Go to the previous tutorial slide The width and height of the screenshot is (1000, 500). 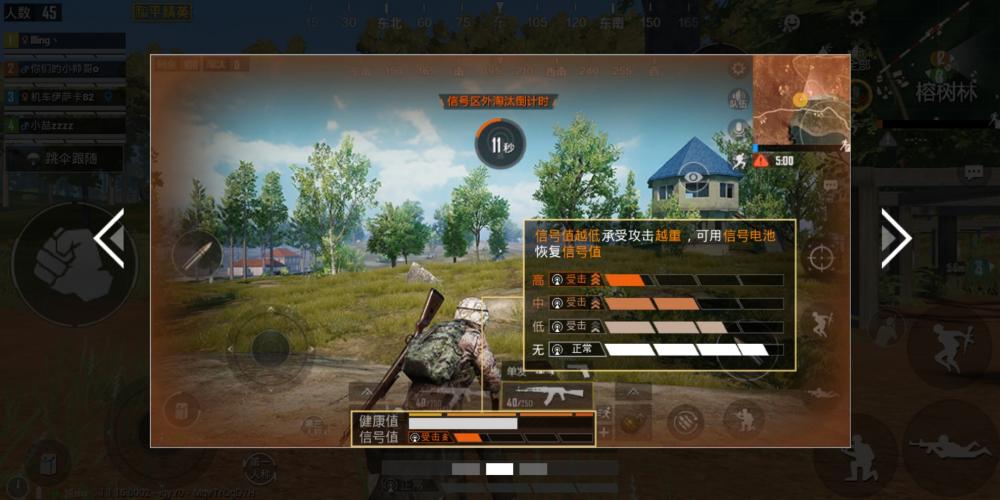point(109,238)
